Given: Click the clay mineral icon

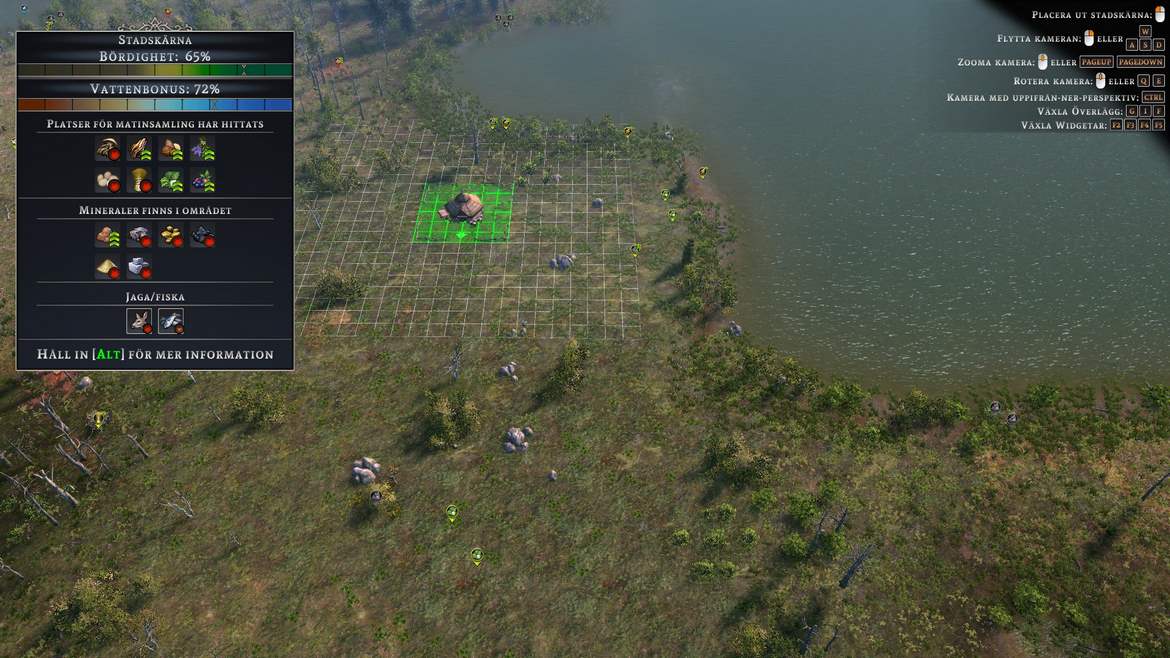Looking at the screenshot, I should pyautogui.click(x=107, y=235).
